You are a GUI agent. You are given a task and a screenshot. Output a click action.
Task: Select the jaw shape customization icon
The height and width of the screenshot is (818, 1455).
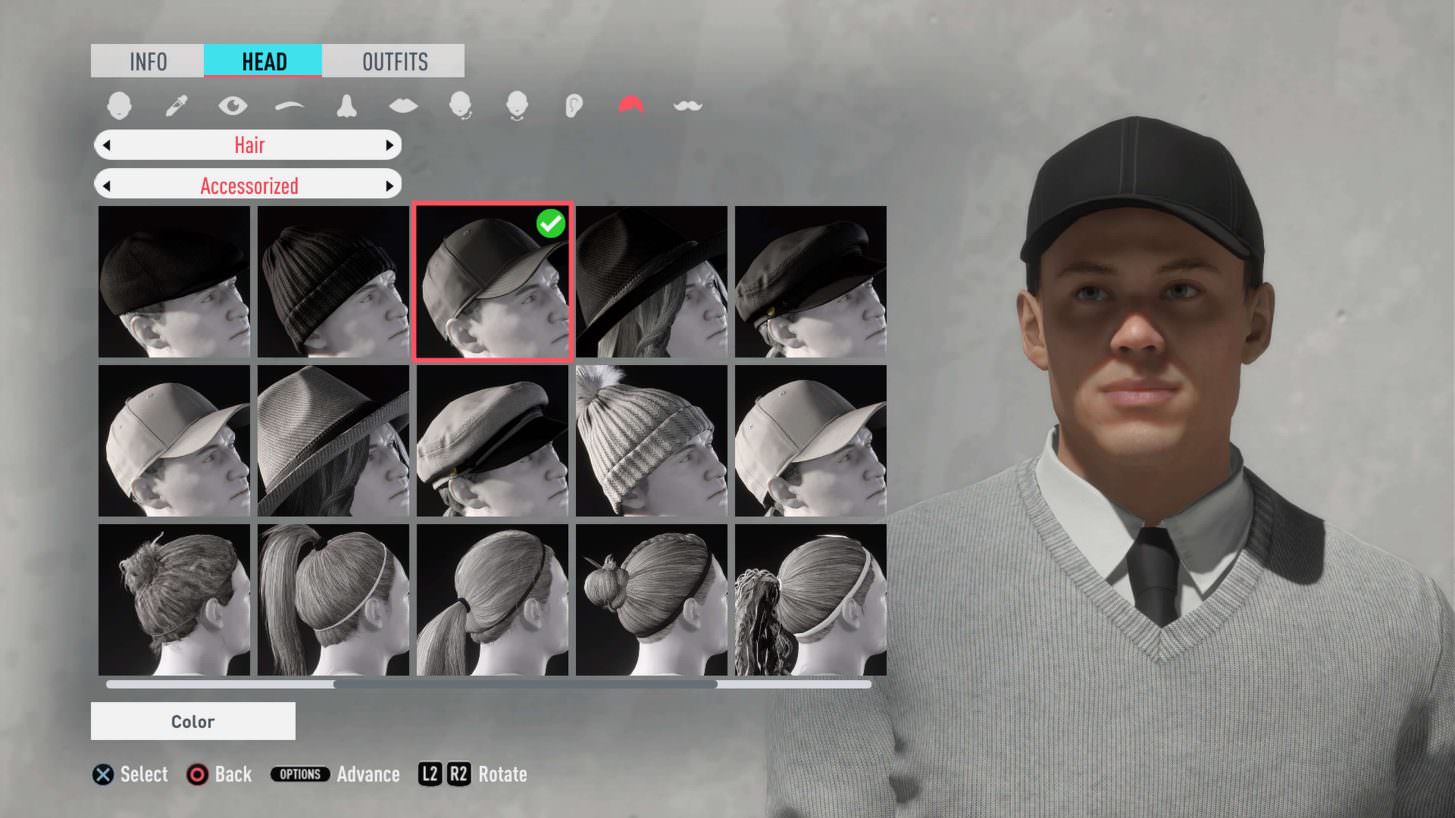(517, 103)
